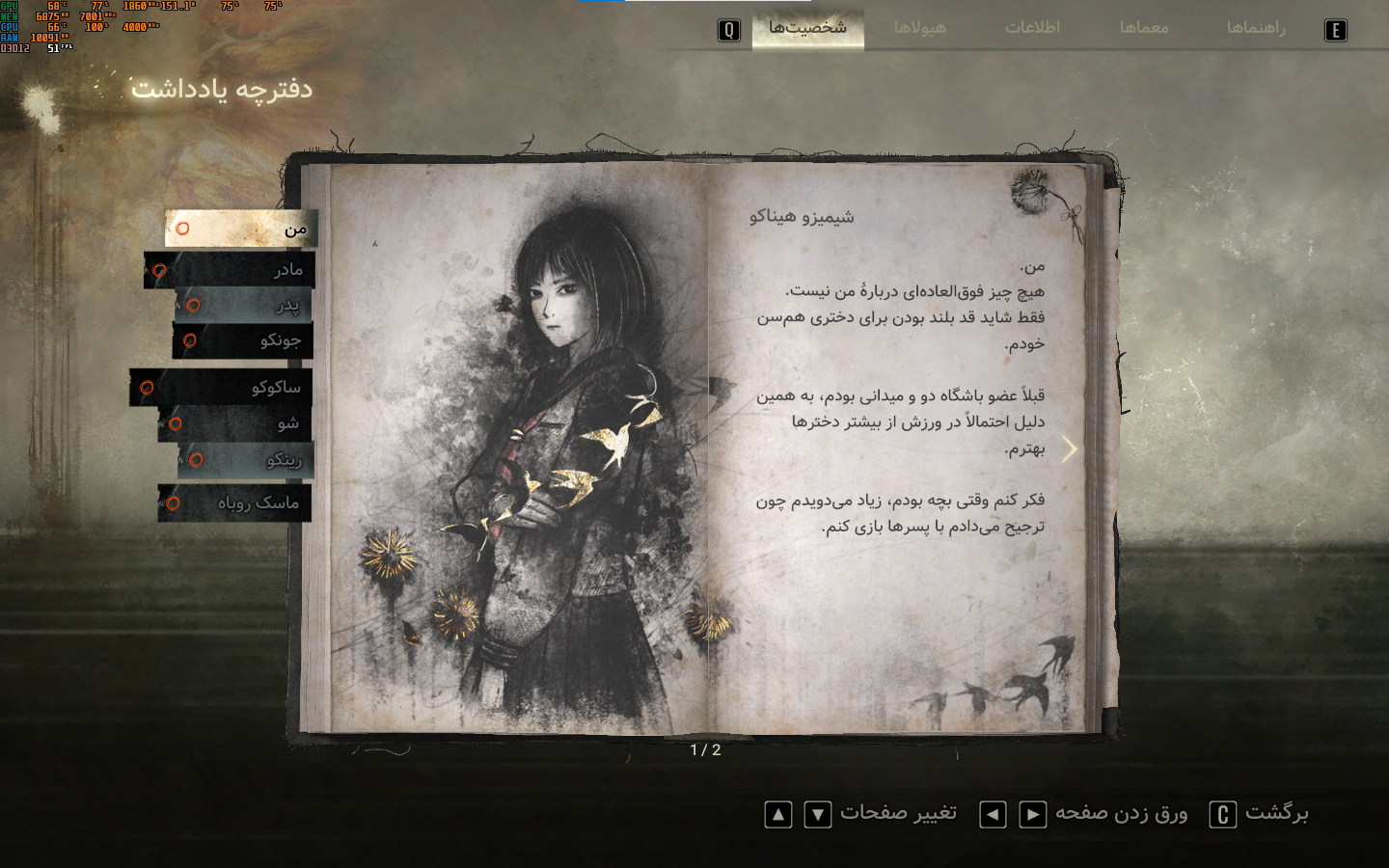The height and width of the screenshot is (868, 1389).
Task: Toggle the red circle on ماسک روباه entry
Action: (x=175, y=502)
